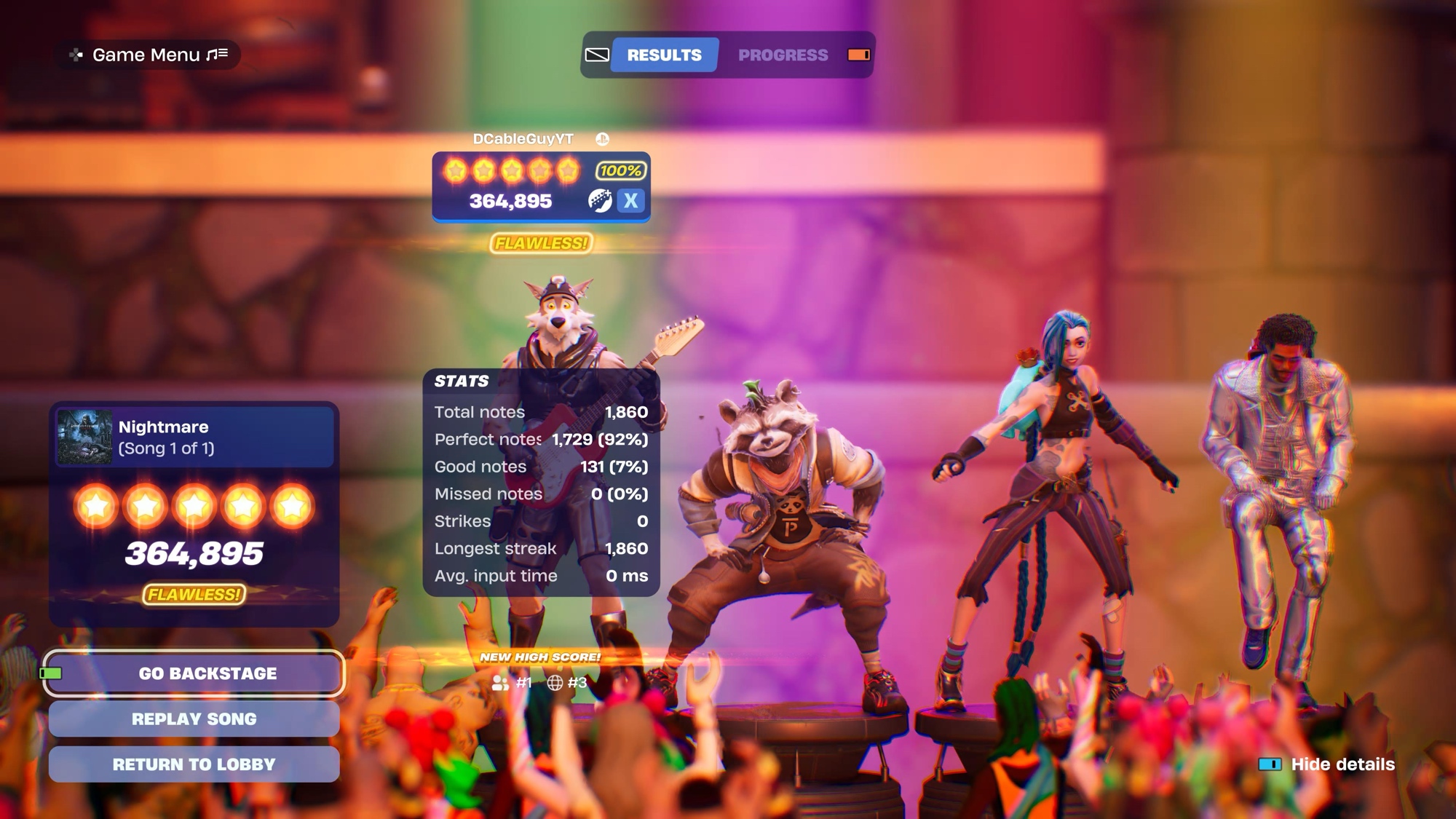Hide the stats details

[1326, 764]
